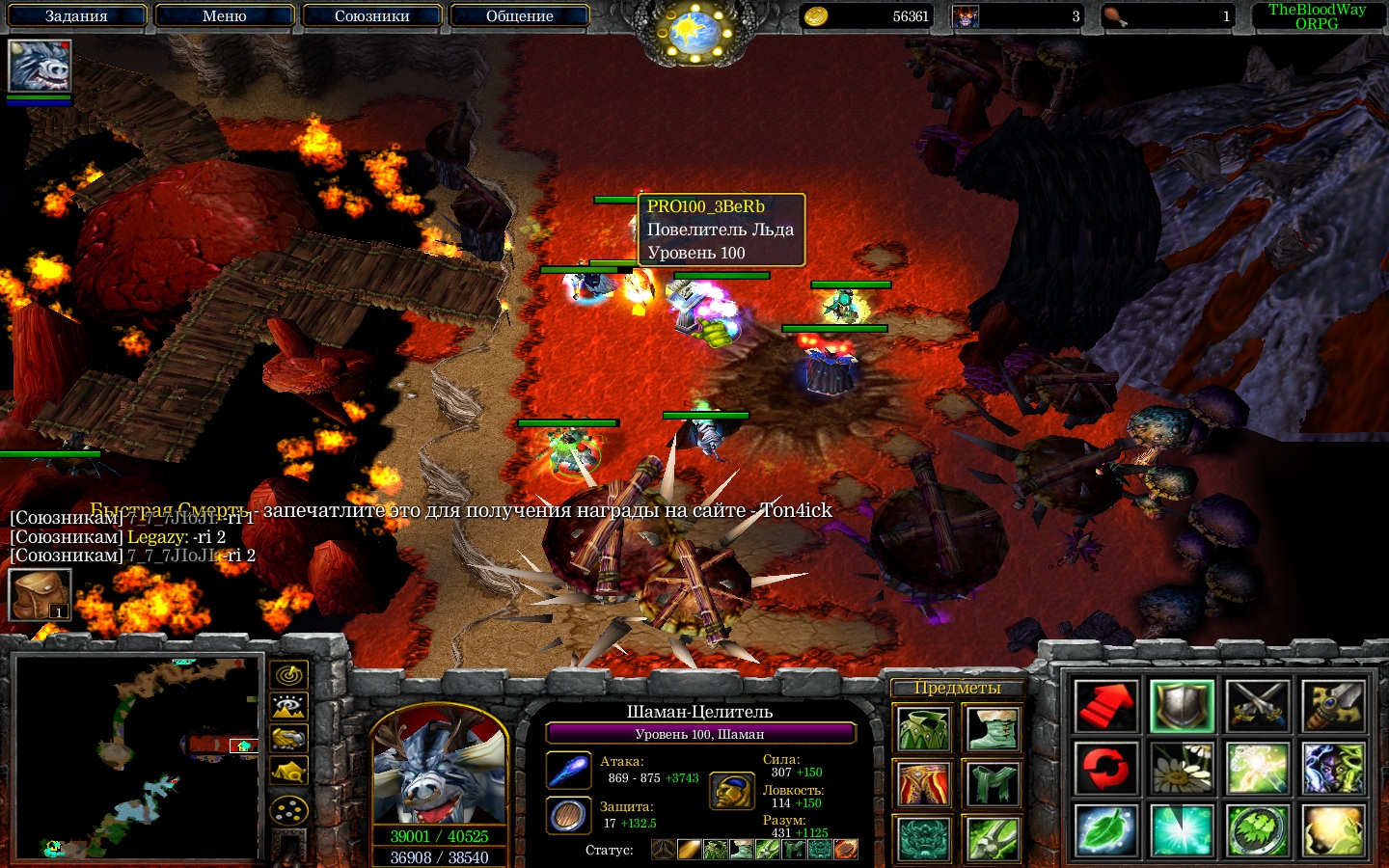Open the Союзники allies menu
This screenshot has height=868, width=1389.
(x=371, y=15)
